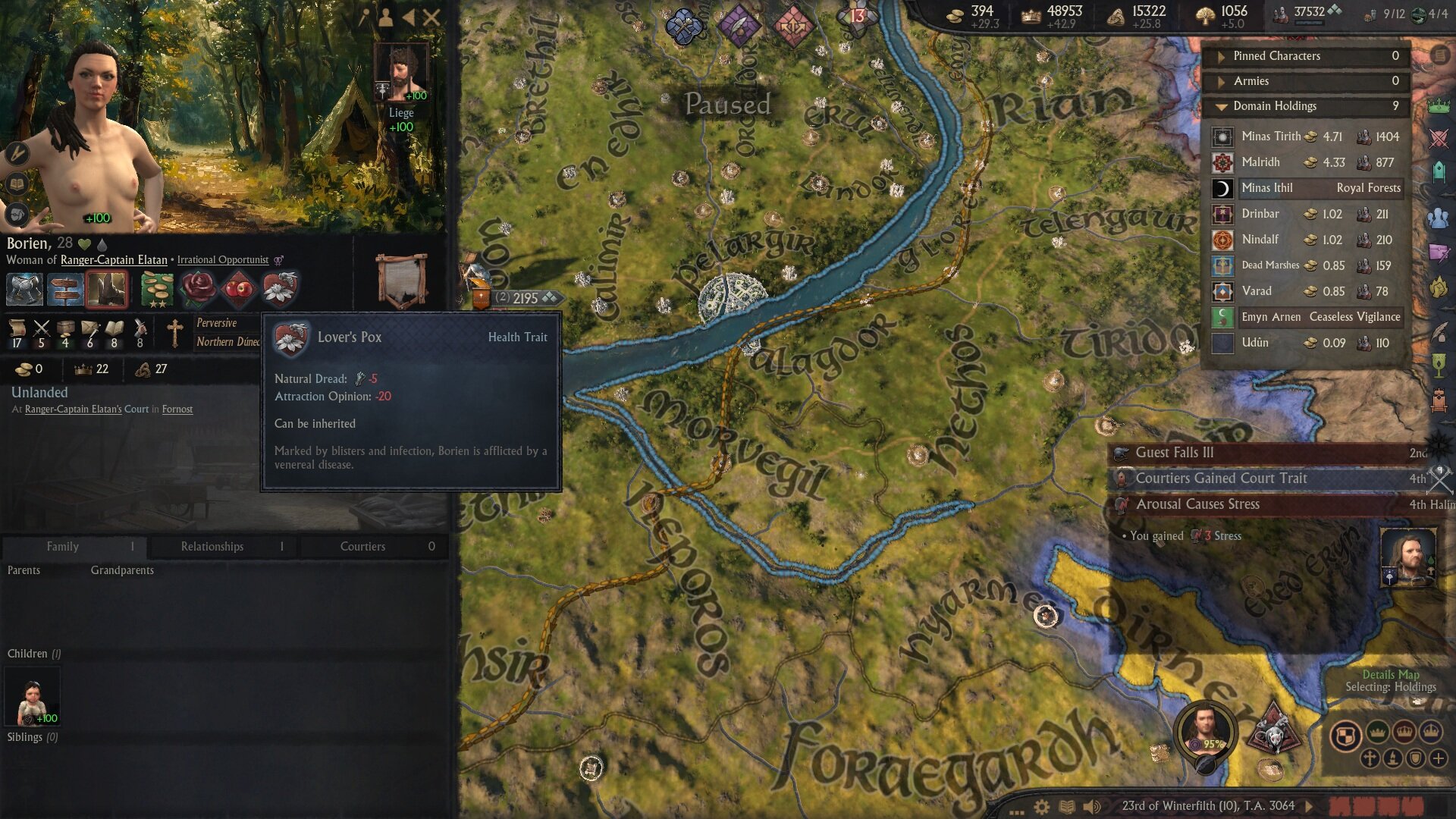This screenshot has height=819, width=1456.
Task: Select the Family tab
Action: 62,547
